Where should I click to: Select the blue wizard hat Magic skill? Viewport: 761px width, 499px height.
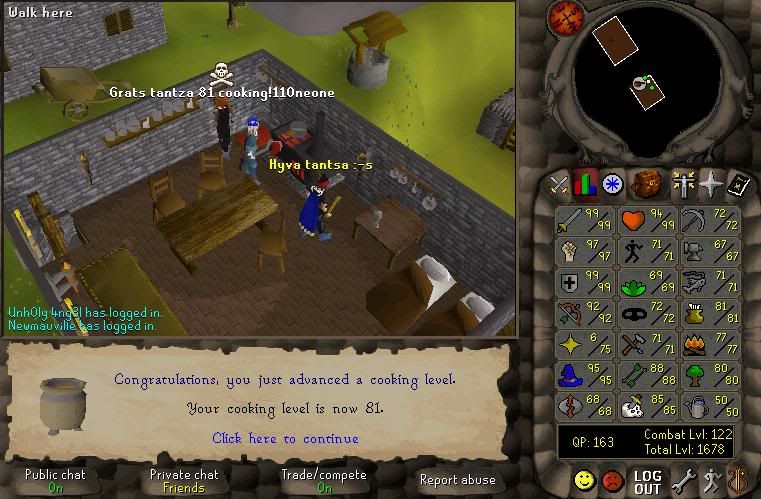(585, 377)
